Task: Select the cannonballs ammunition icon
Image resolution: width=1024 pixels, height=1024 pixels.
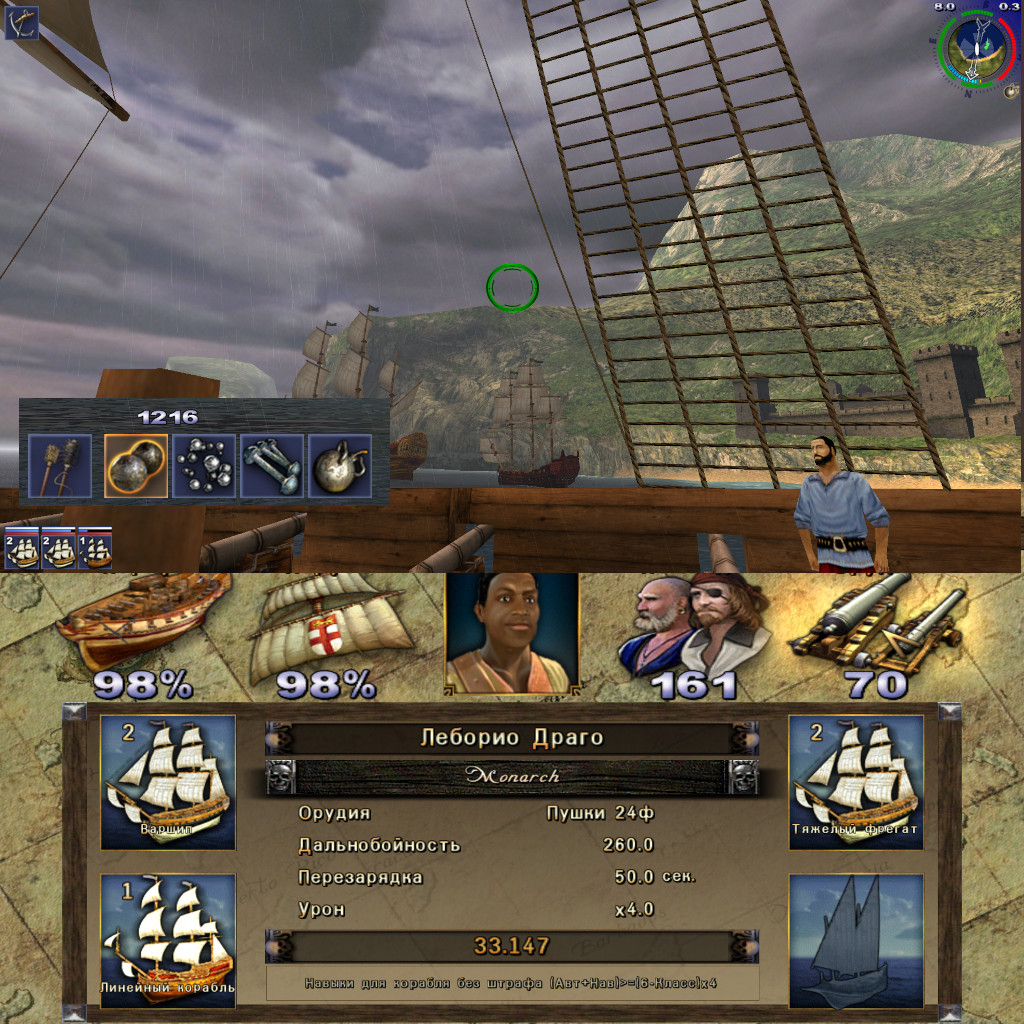Action: [136, 466]
